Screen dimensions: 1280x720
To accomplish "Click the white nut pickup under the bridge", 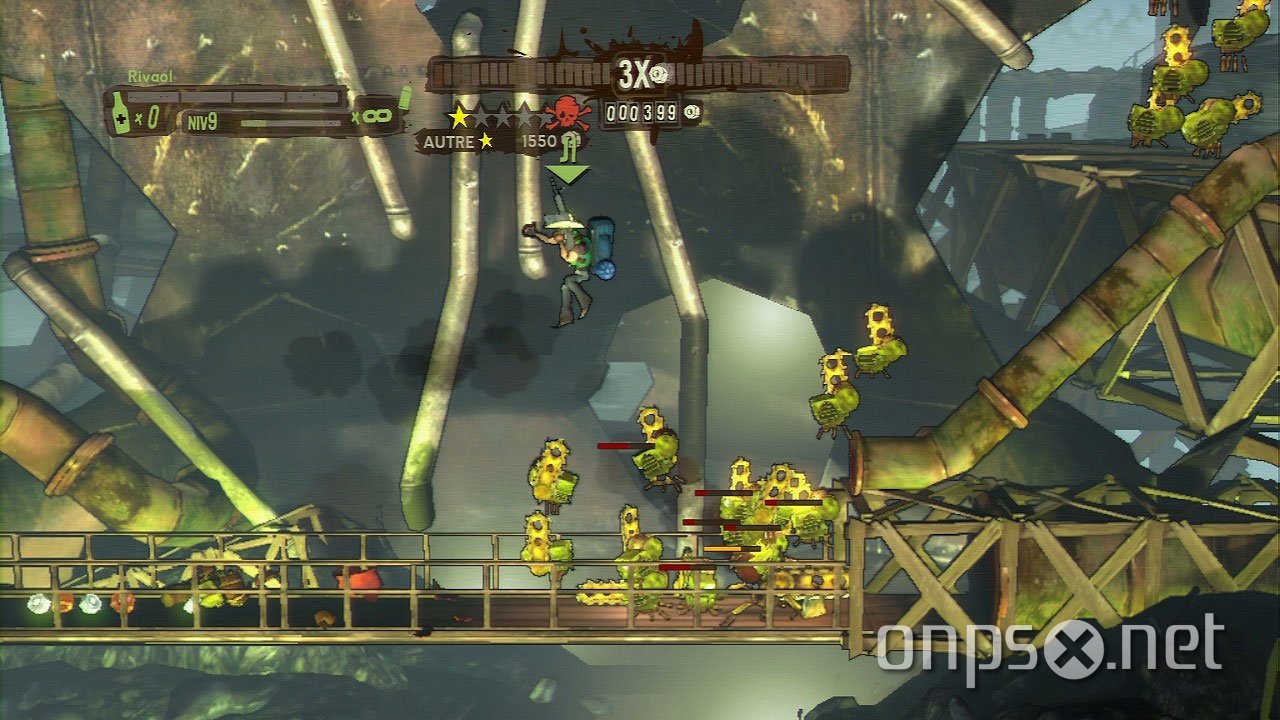I will pos(38,604).
